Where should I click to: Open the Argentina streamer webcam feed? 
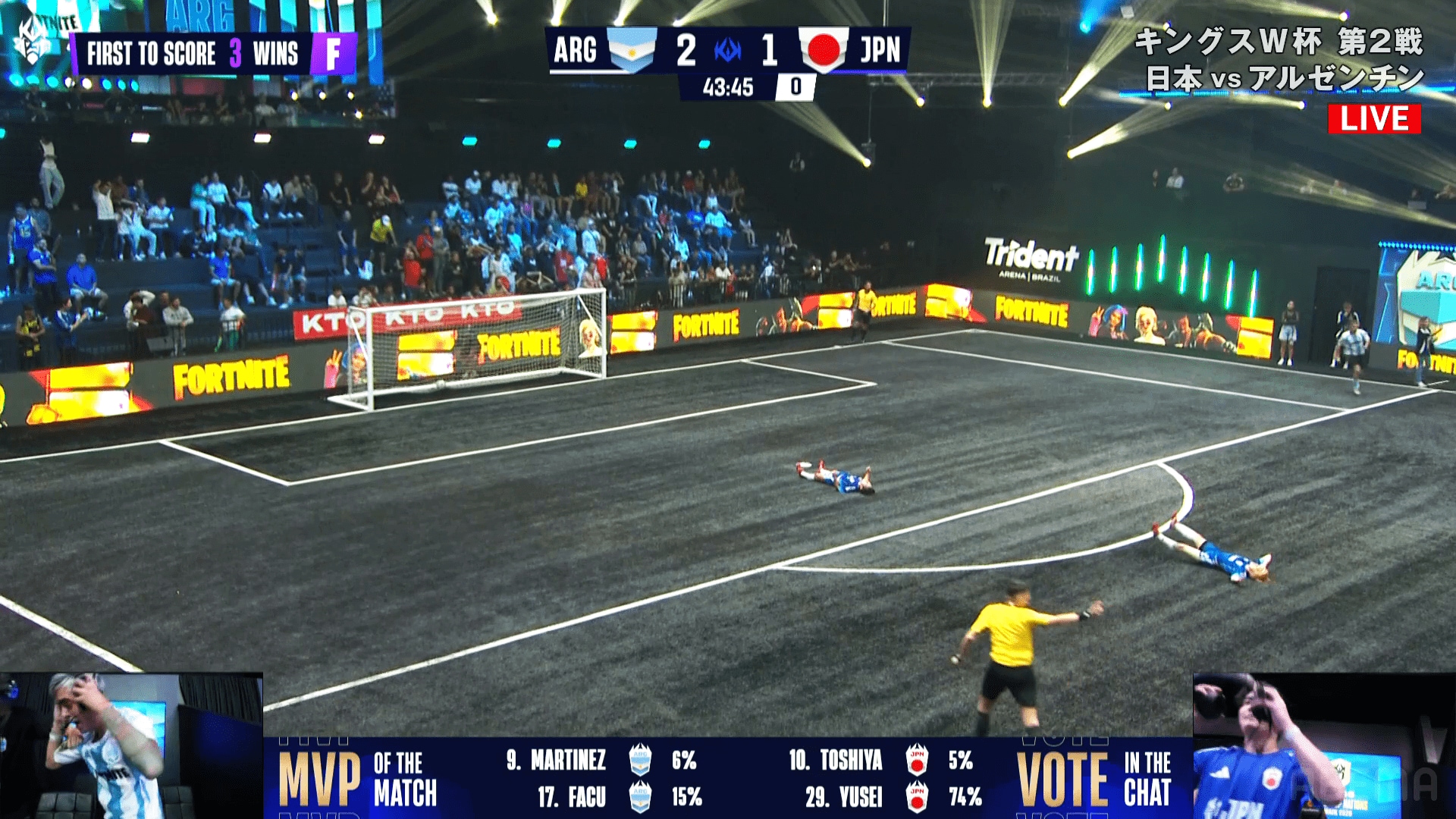click(130, 745)
